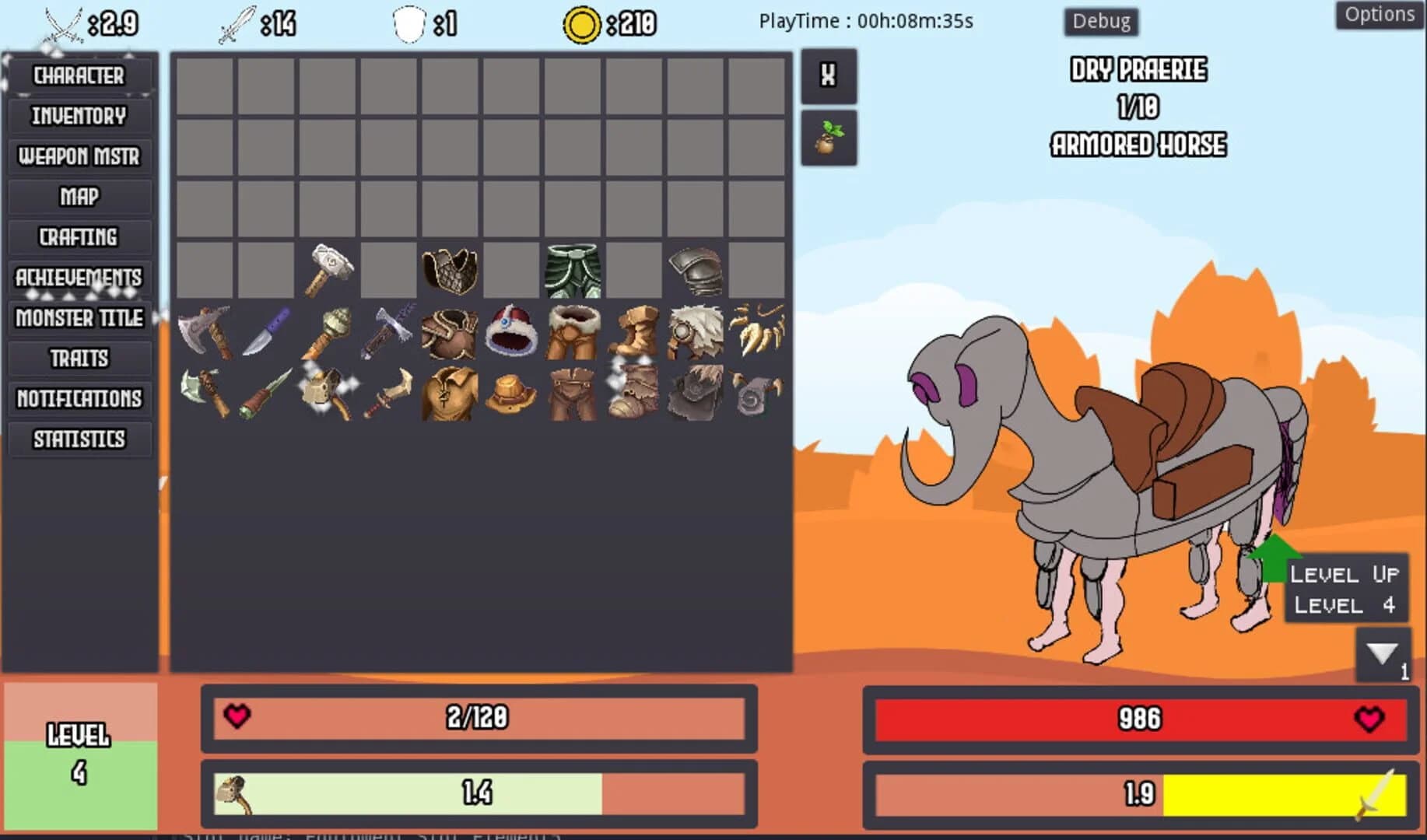Click the gold coin counter at the top
The width and height of the screenshot is (1427, 840).
582,23
